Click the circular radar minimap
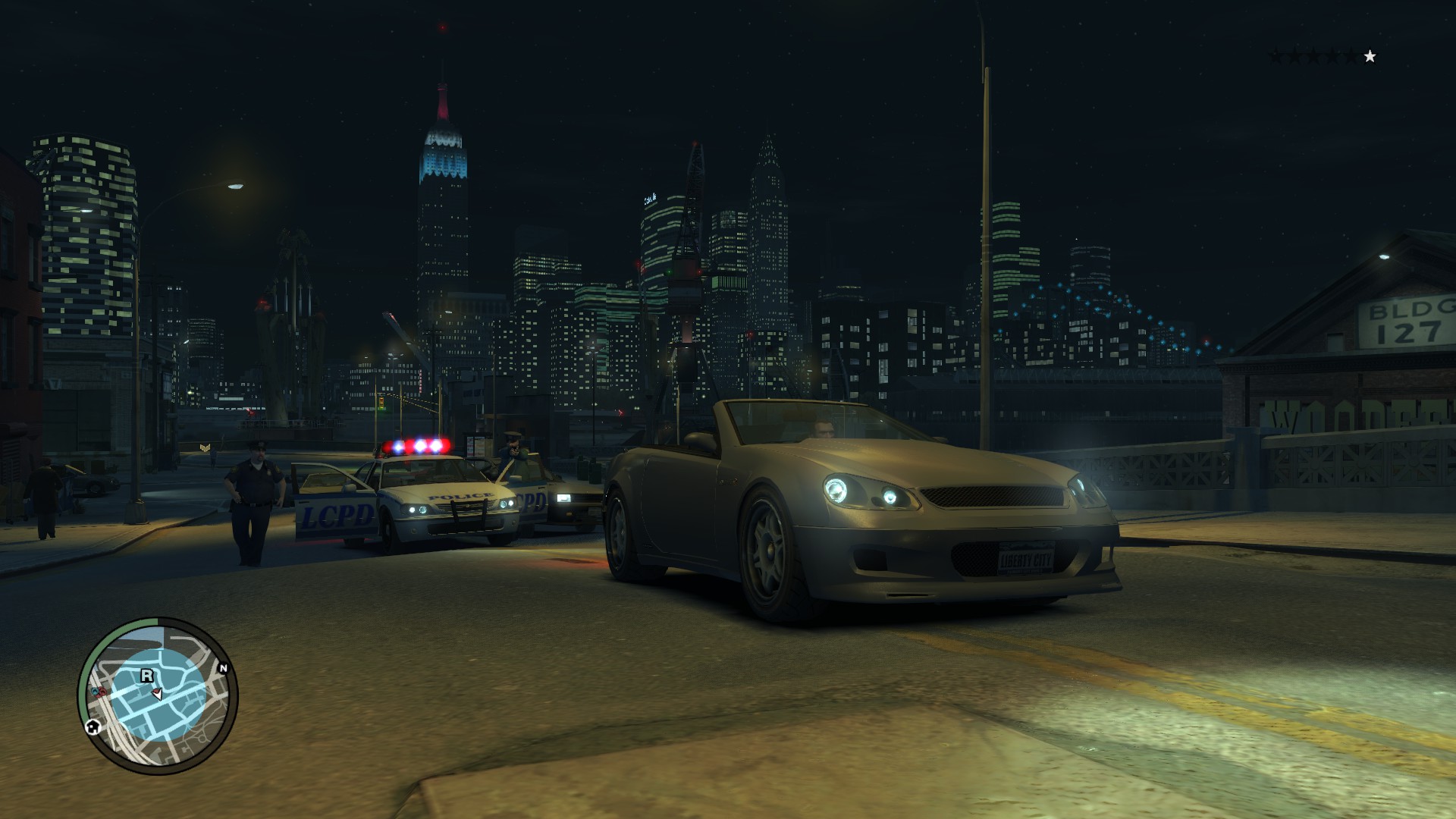 (x=158, y=696)
